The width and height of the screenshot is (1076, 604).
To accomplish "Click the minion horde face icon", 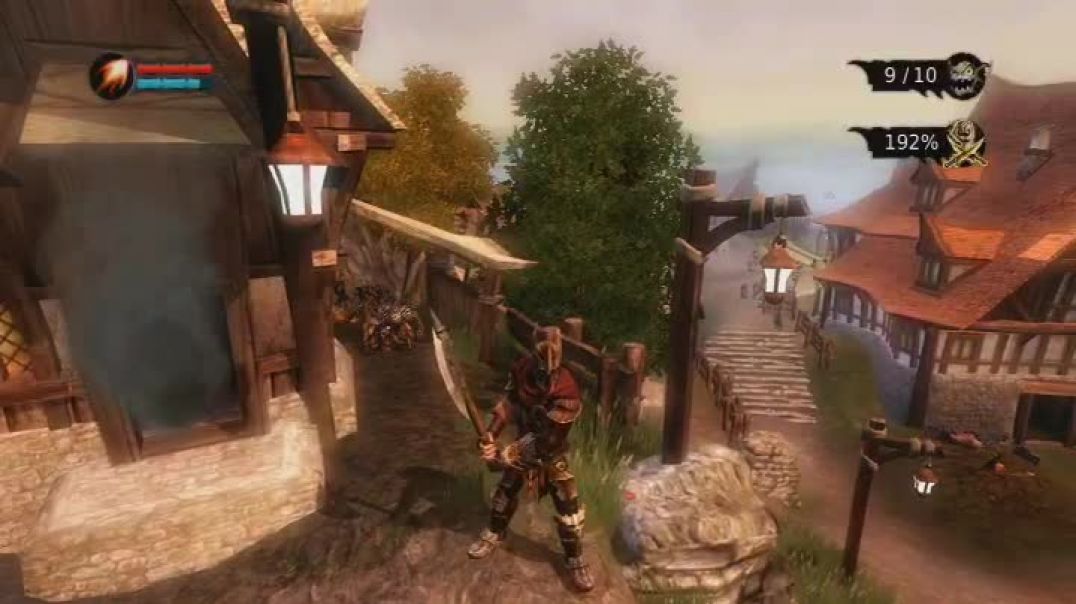I will coord(966,75).
